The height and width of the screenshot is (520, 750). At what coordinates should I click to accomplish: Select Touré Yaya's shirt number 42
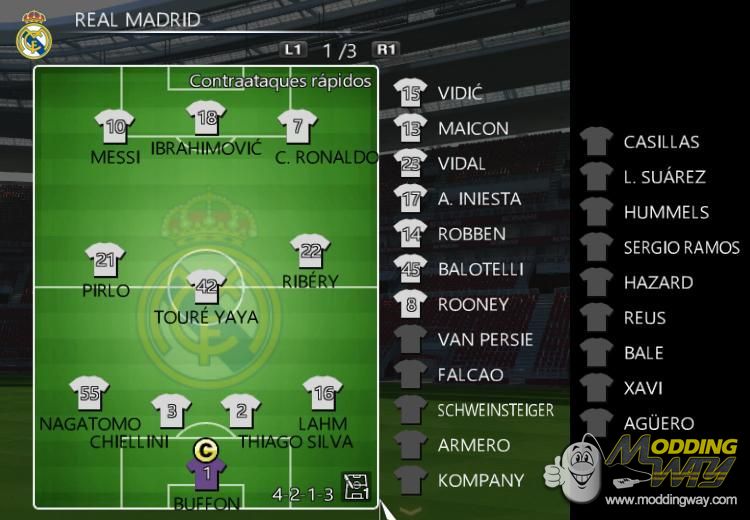tap(206, 288)
